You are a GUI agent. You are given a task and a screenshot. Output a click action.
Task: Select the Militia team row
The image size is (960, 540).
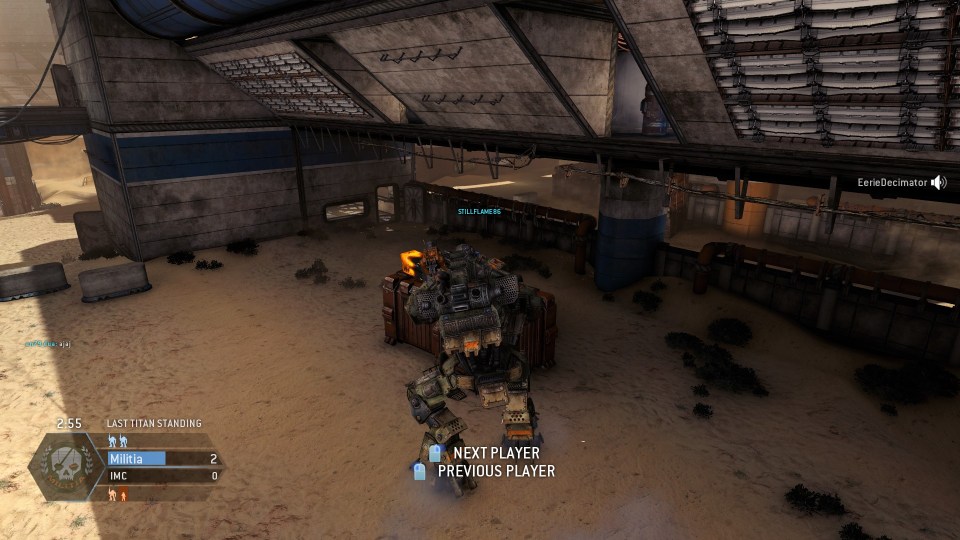coord(163,459)
